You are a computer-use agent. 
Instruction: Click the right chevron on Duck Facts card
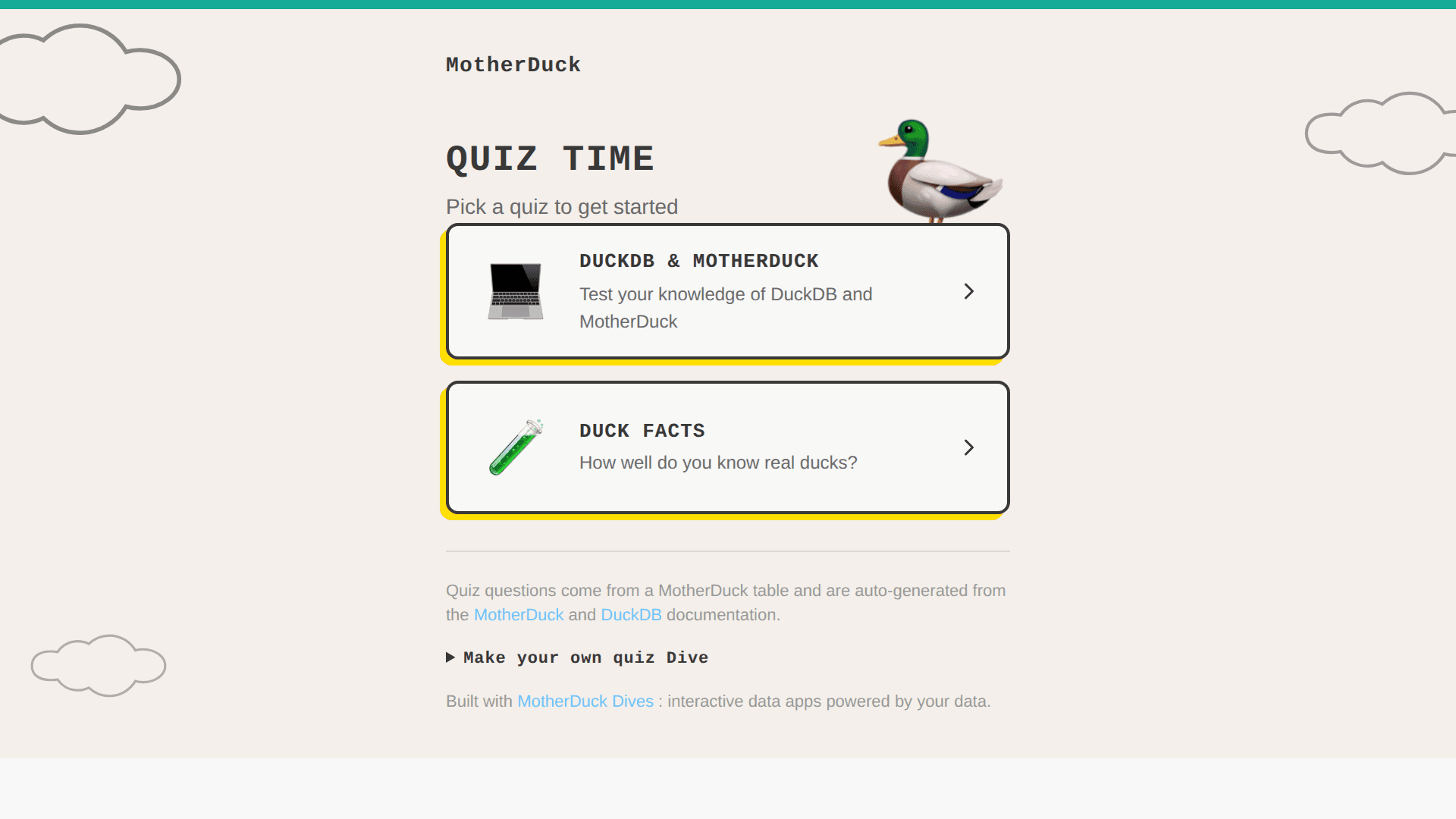tap(969, 447)
